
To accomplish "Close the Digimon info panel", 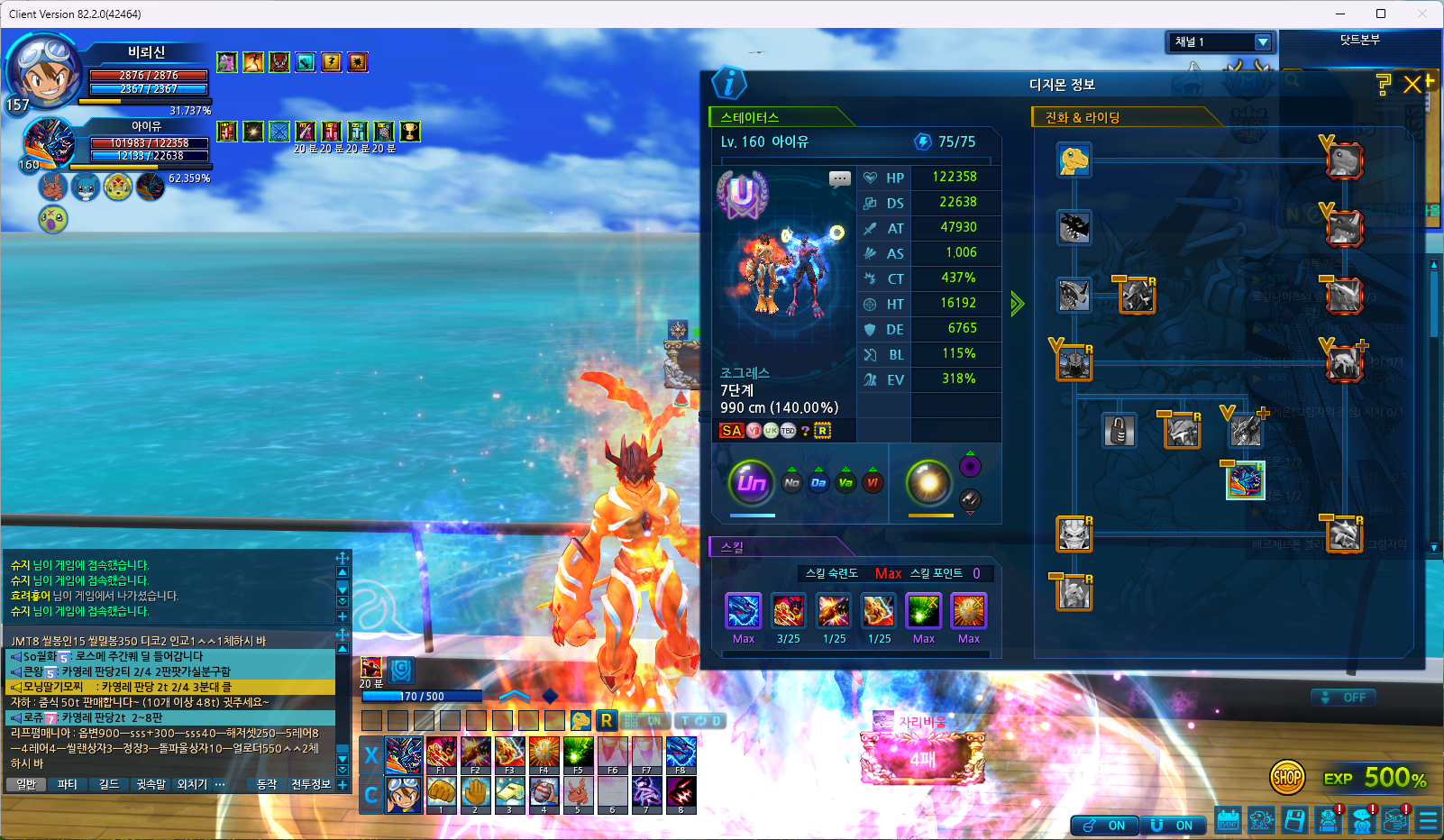I will click(x=1412, y=85).
